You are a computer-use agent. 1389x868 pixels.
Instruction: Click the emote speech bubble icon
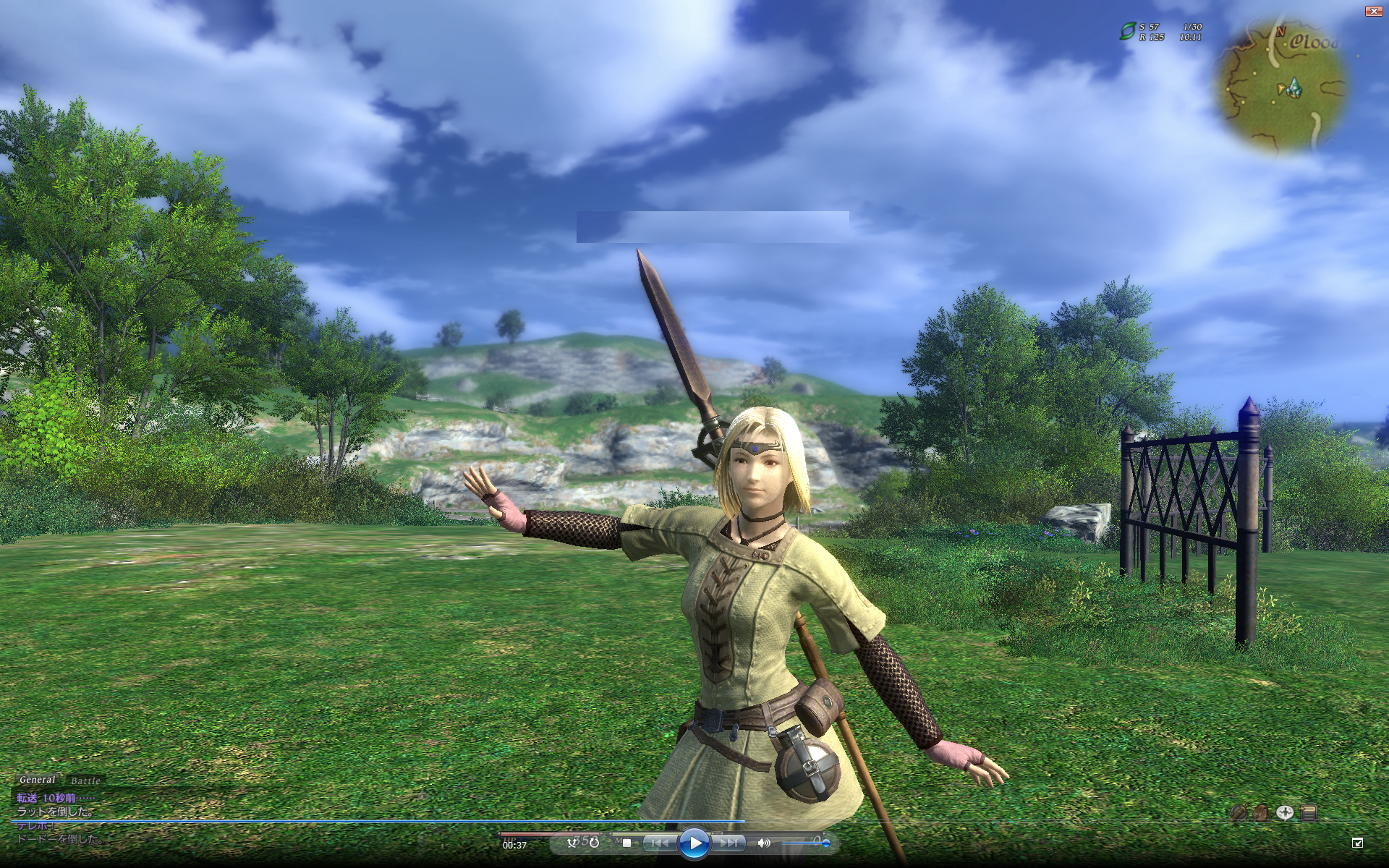coord(1285,813)
